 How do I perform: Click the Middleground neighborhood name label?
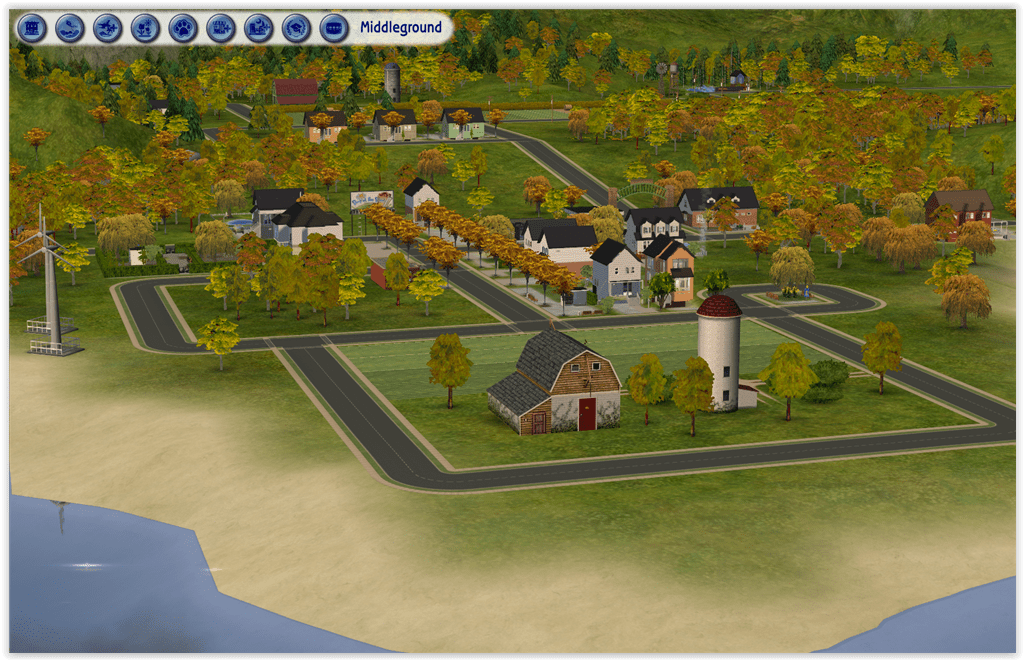[401, 28]
